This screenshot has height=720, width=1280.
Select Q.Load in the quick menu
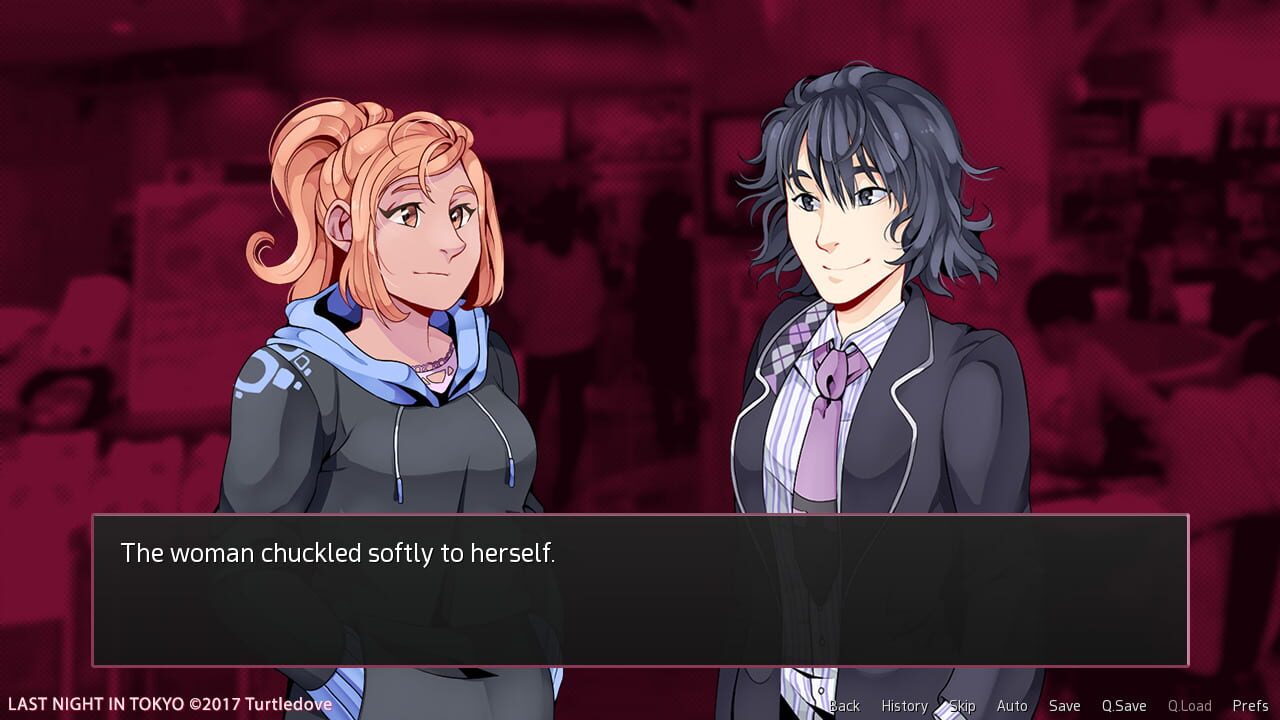(x=1190, y=705)
